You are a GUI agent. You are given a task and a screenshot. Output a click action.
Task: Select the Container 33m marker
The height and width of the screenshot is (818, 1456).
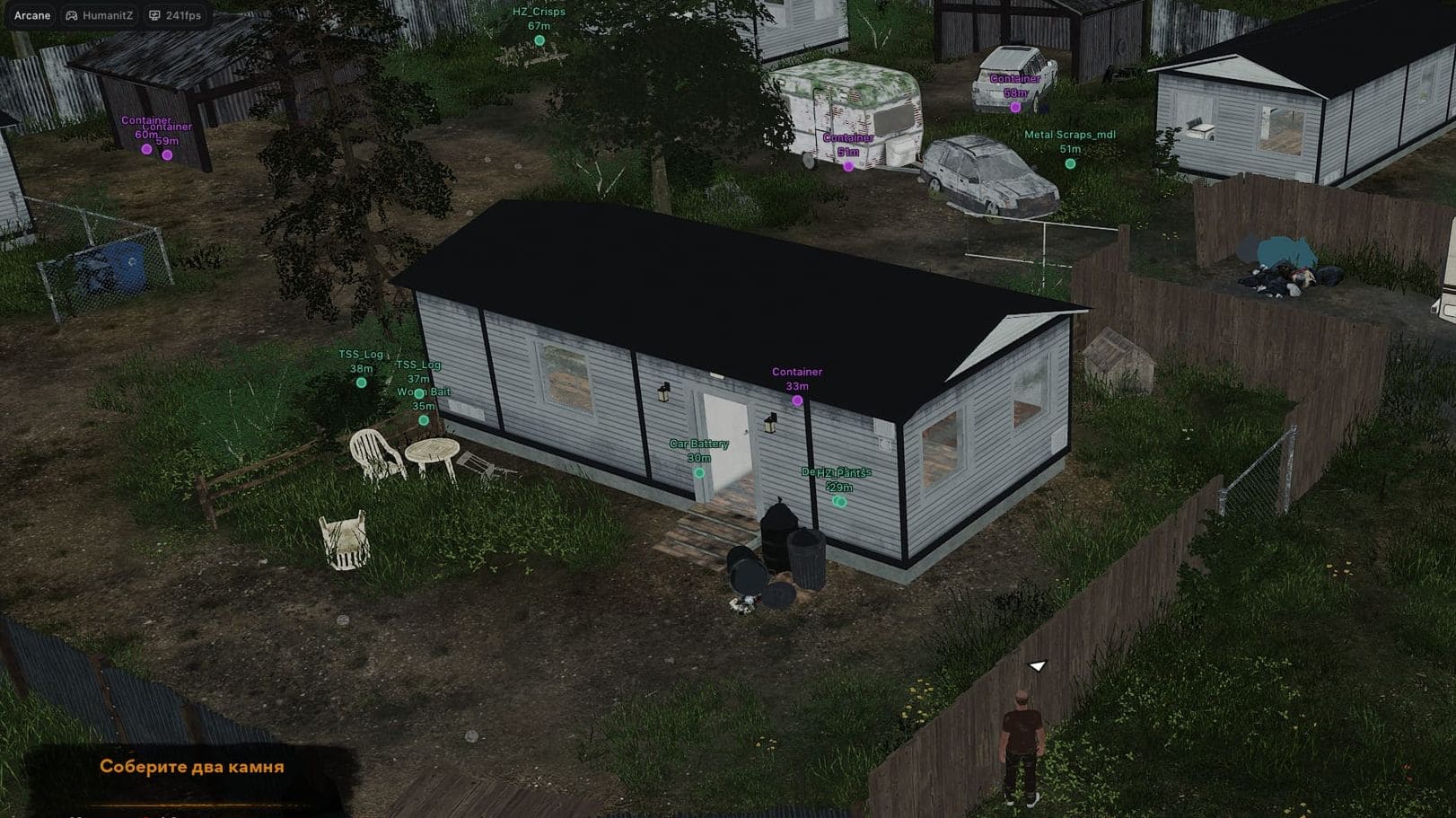[x=797, y=400]
